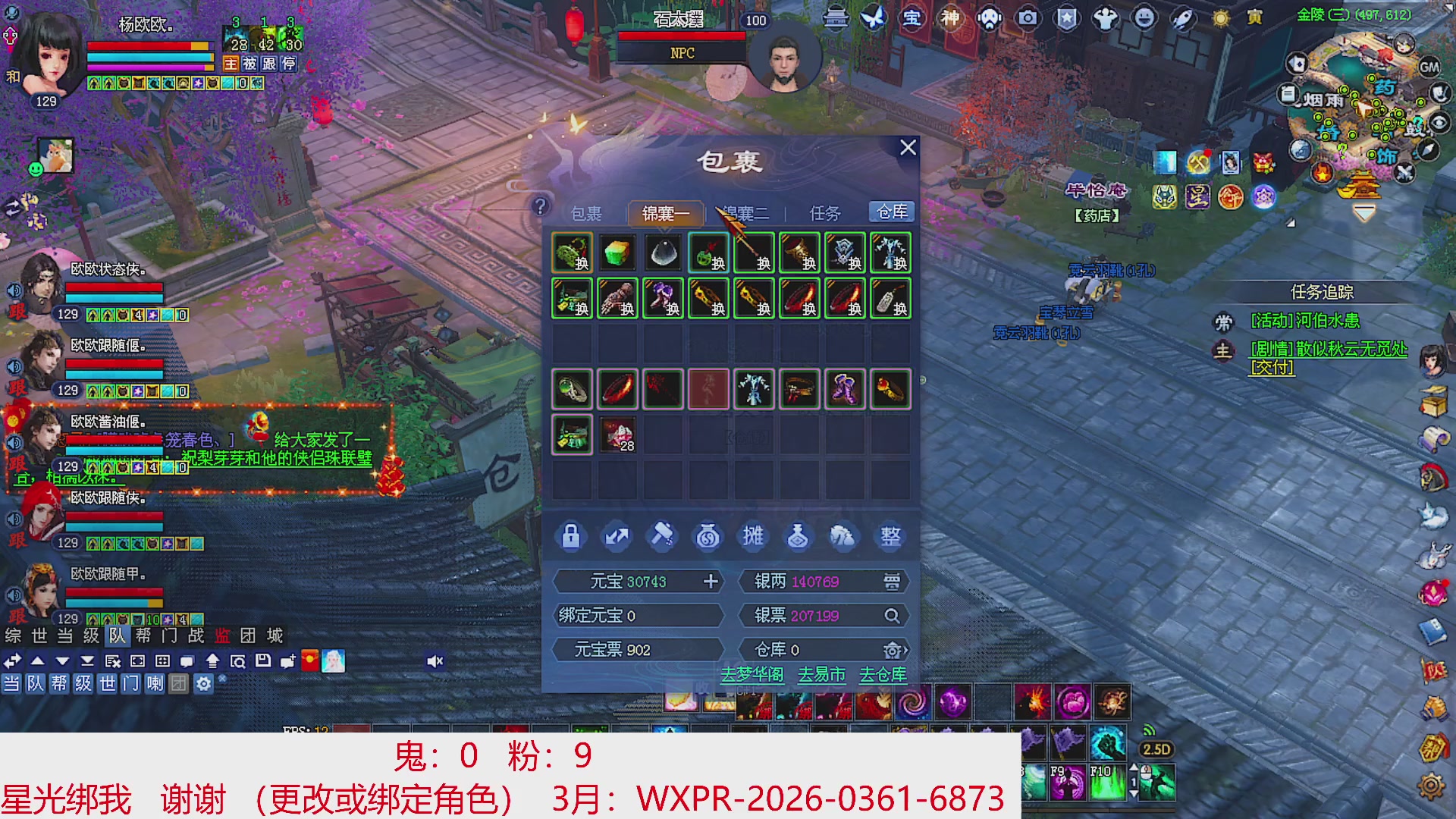1456x819 pixels.
Task: Open the warehouse gear dropdown beside 仓库 0
Action: click(893, 650)
